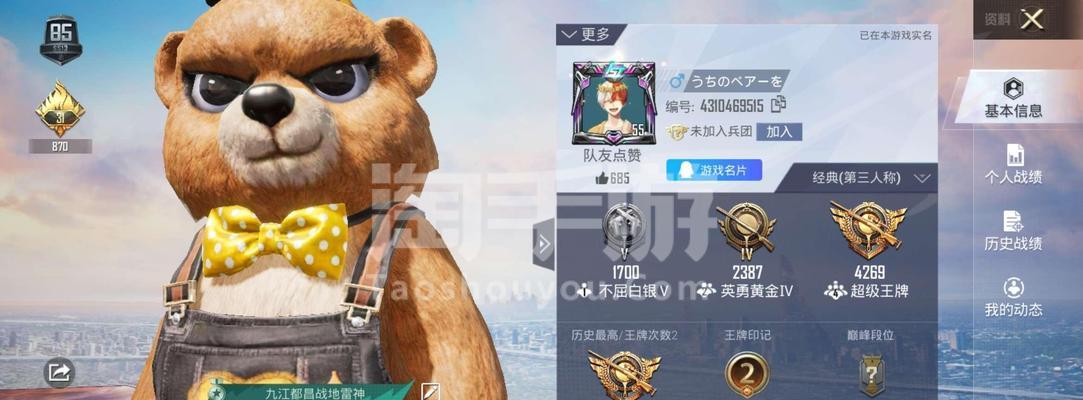Click the player avatar portrait

click(608, 103)
